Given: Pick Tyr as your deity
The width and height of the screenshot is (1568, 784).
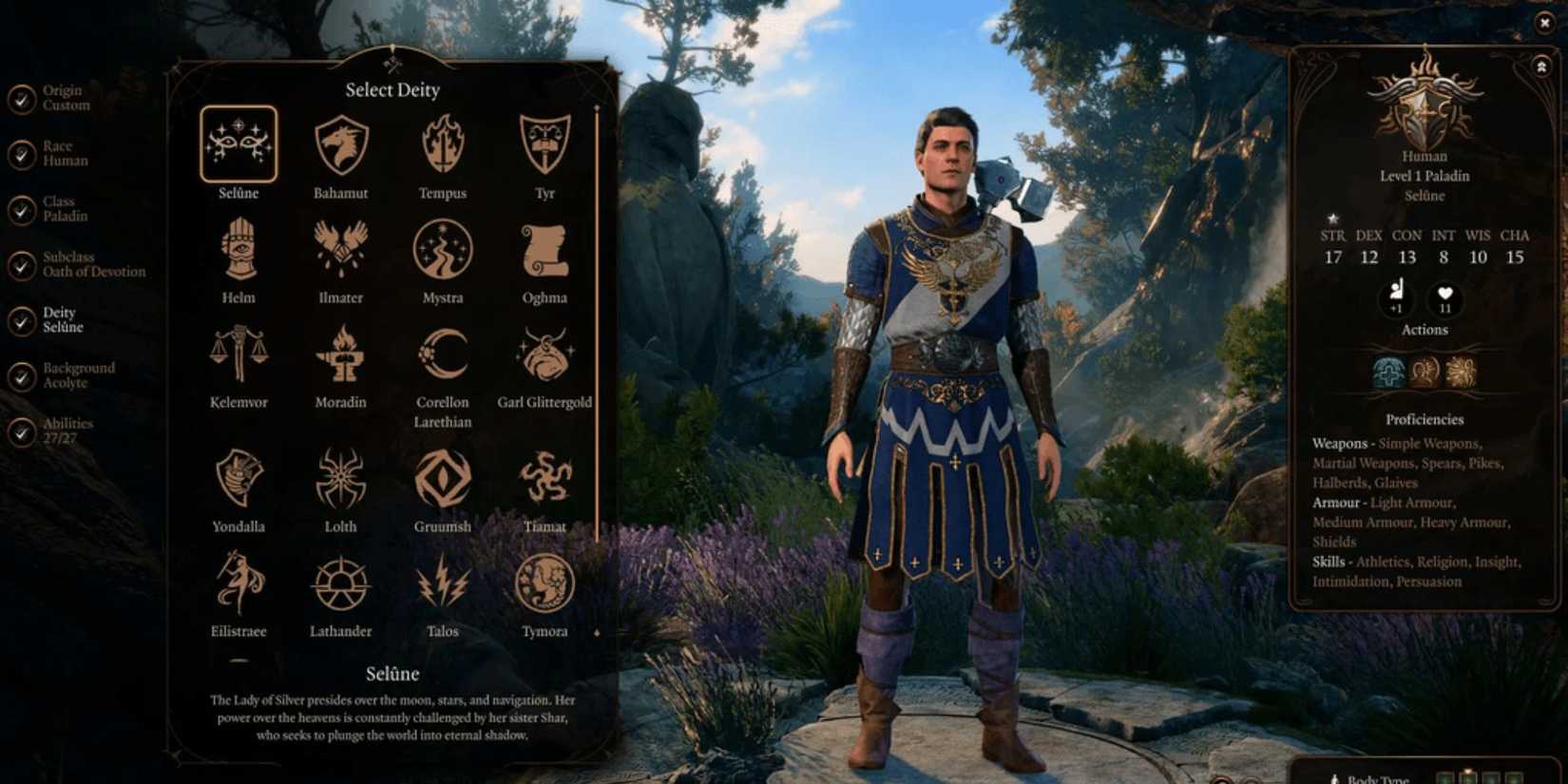Looking at the screenshot, I should click(x=545, y=144).
